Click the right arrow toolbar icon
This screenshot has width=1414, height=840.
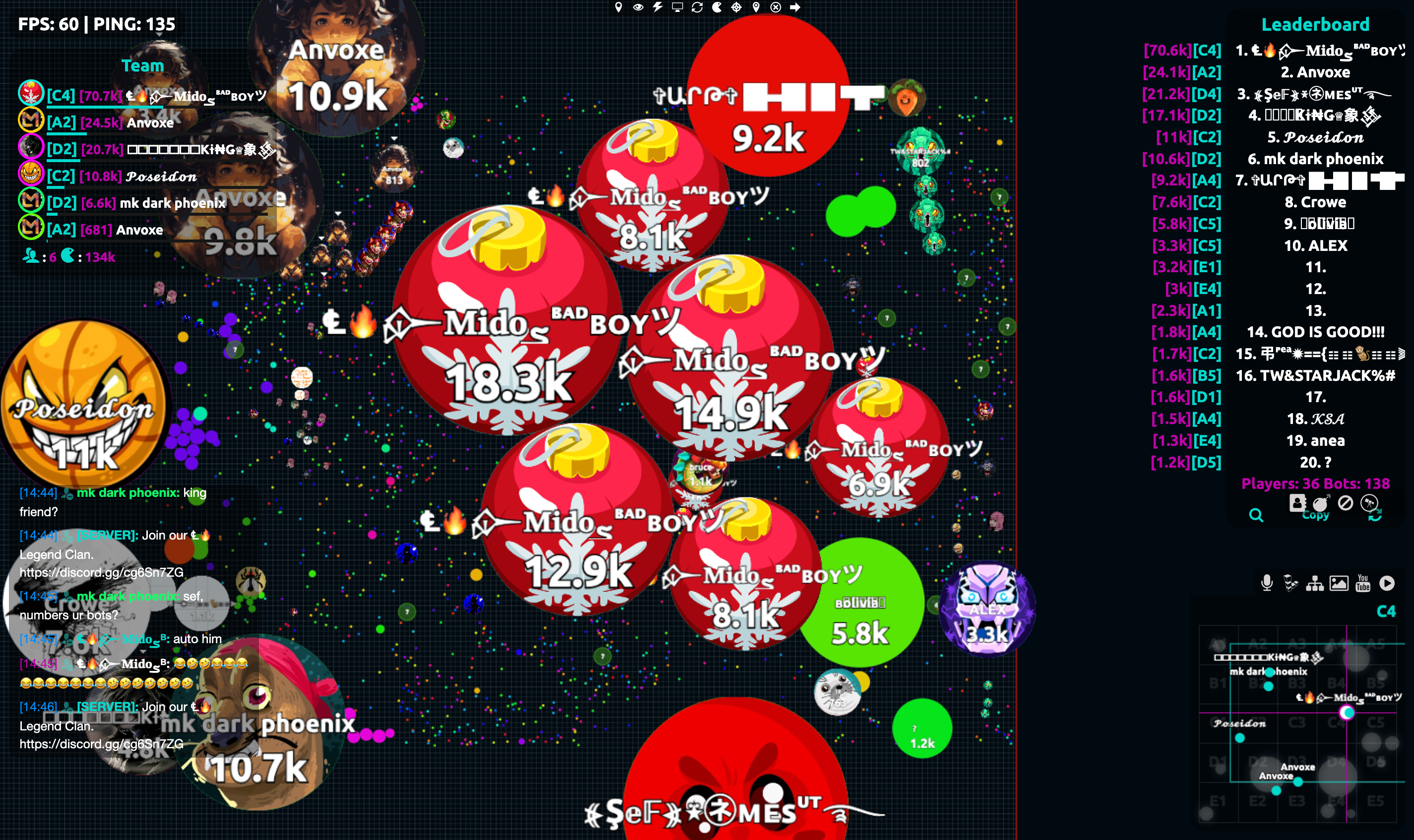(796, 7)
